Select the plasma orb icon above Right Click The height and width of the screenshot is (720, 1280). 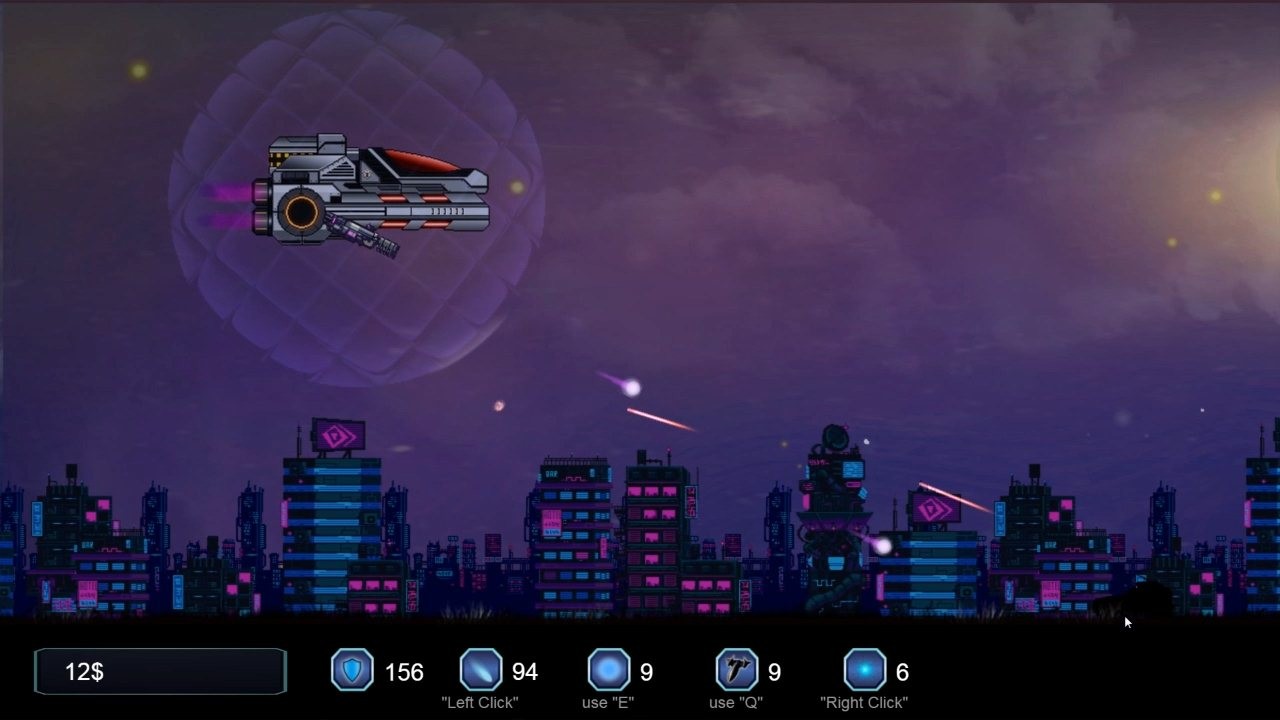pyautogui.click(x=862, y=670)
